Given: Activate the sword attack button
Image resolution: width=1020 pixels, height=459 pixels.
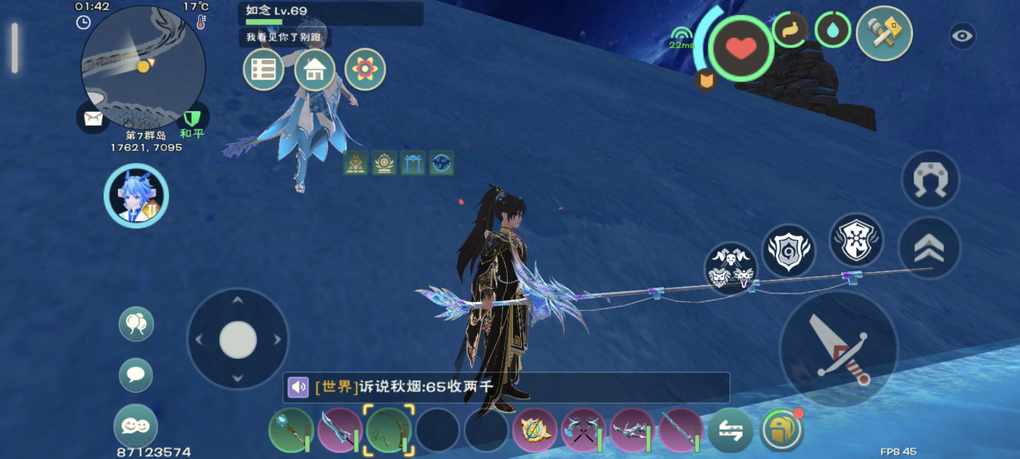Looking at the screenshot, I should (x=838, y=348).
